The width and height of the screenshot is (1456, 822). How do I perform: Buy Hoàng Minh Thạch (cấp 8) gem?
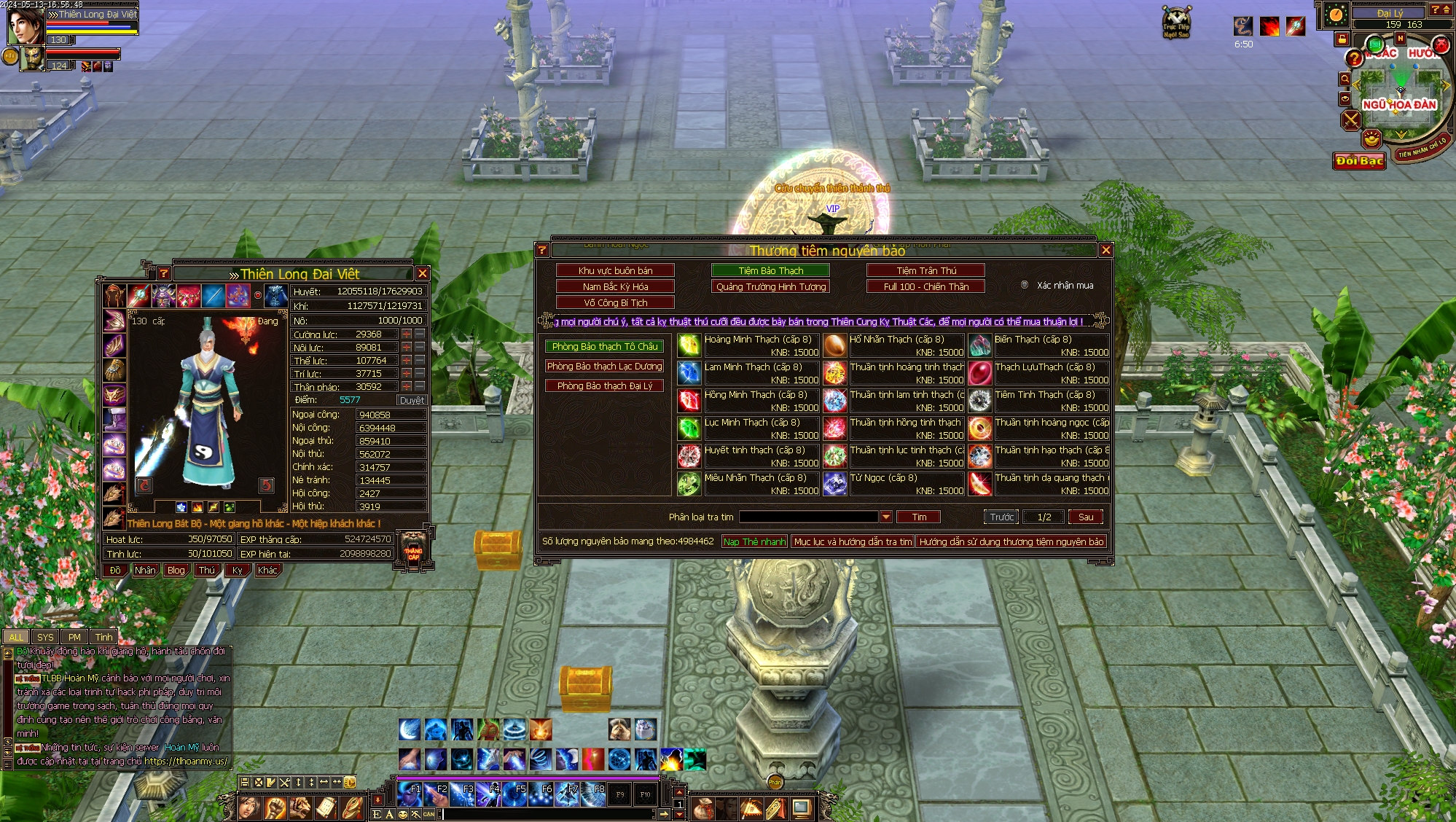(x=689, y=345)
